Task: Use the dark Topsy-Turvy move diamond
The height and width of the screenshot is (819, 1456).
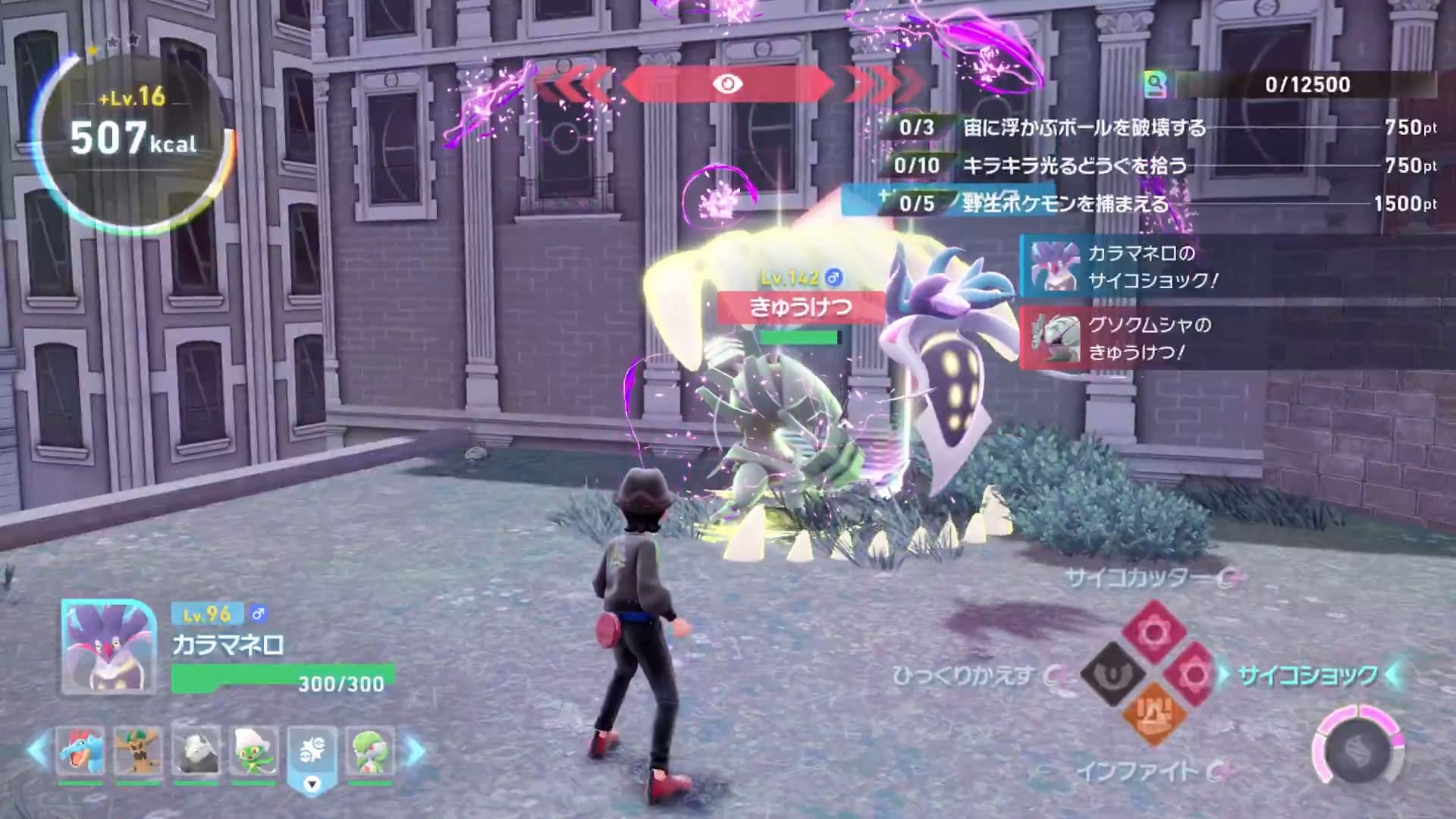Action: pos(1112,673)
